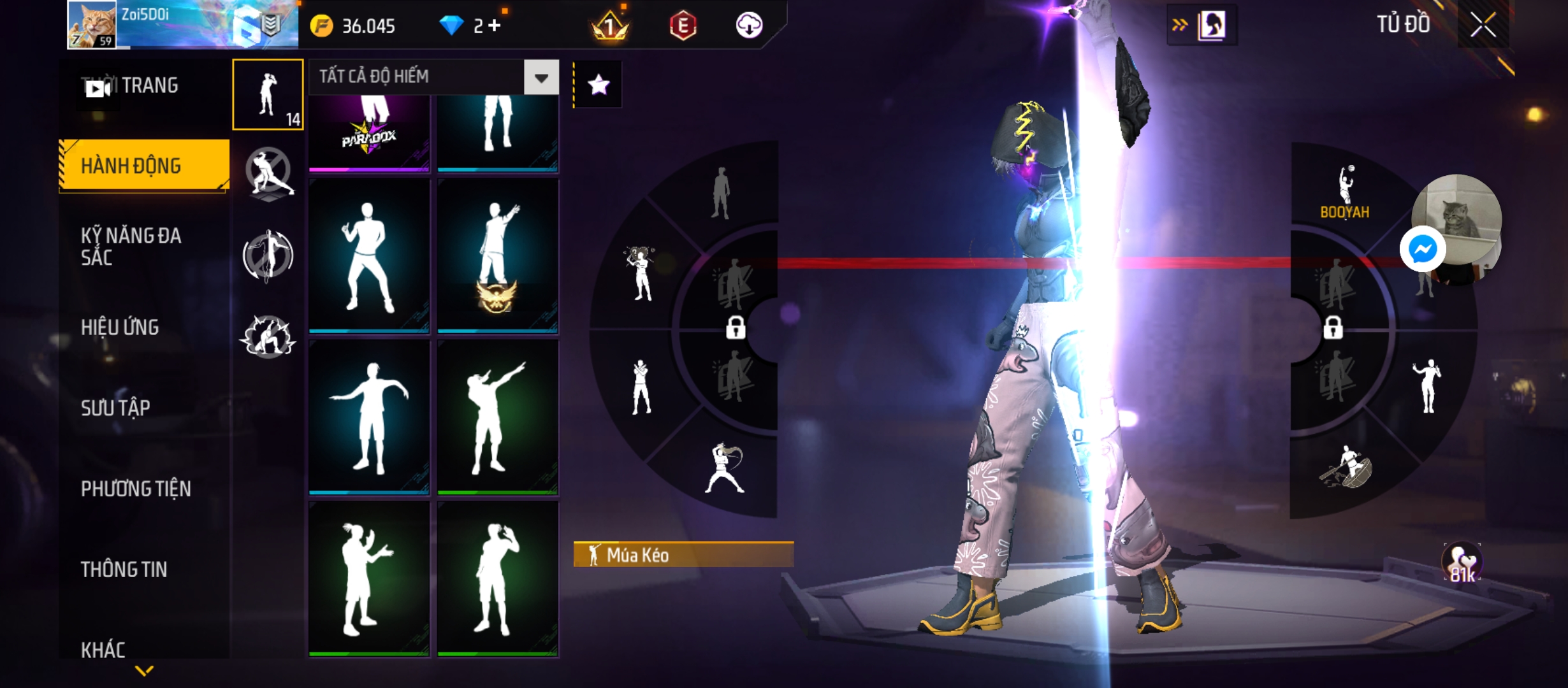Open the cloud download icon
This screenshot has height=688, width=1568.
click(749, 25)
